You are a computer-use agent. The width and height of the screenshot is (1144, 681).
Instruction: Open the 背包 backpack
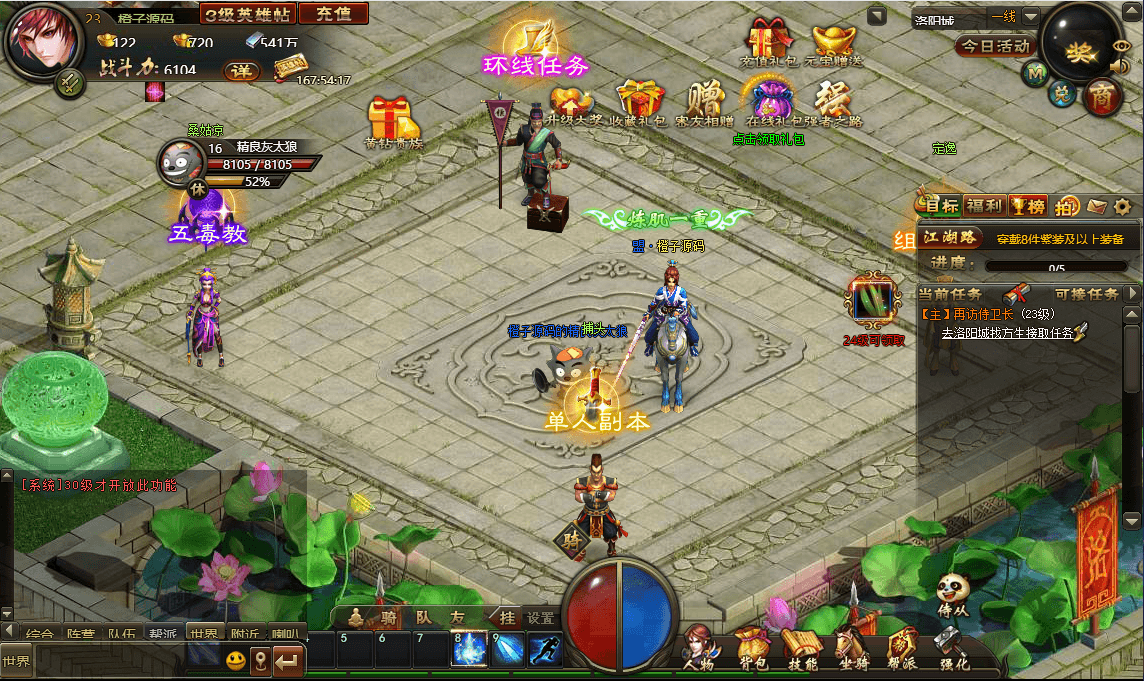click(x=750, y=646)
